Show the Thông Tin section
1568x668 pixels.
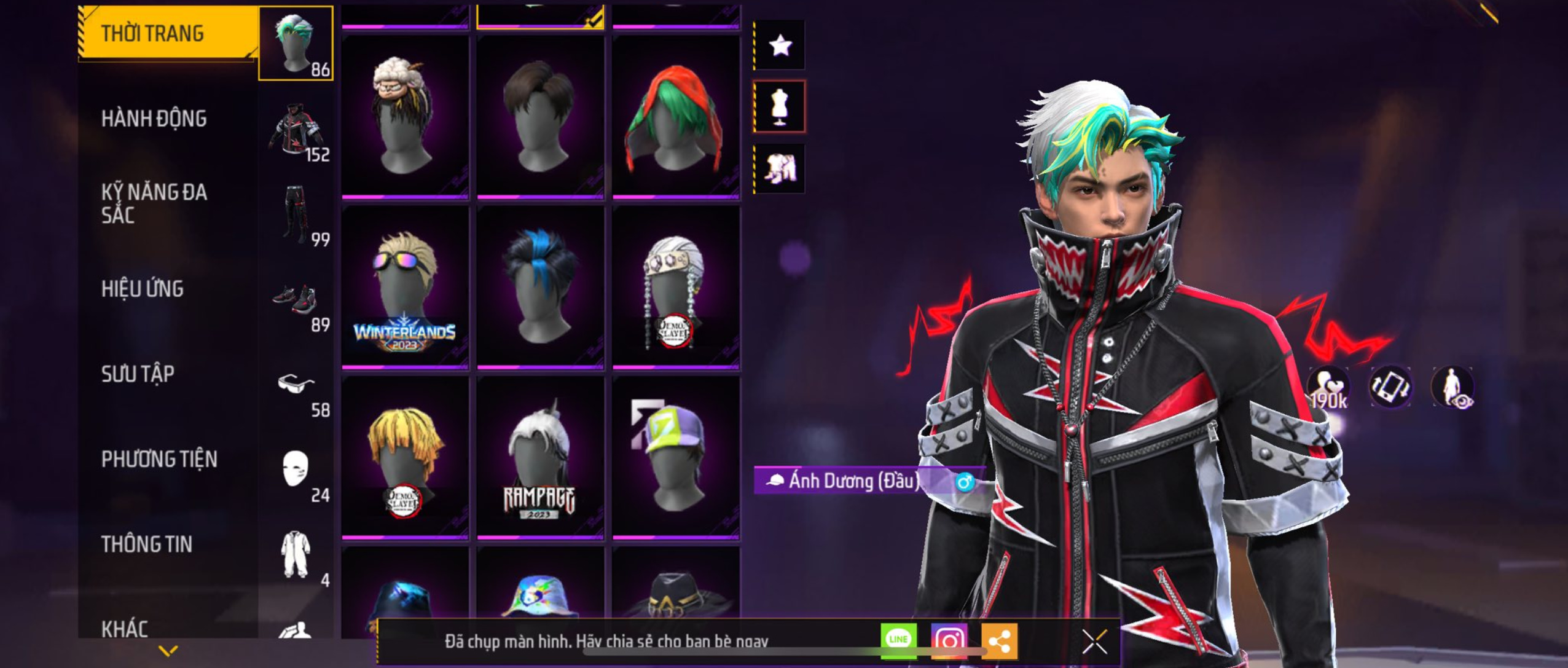147,544
